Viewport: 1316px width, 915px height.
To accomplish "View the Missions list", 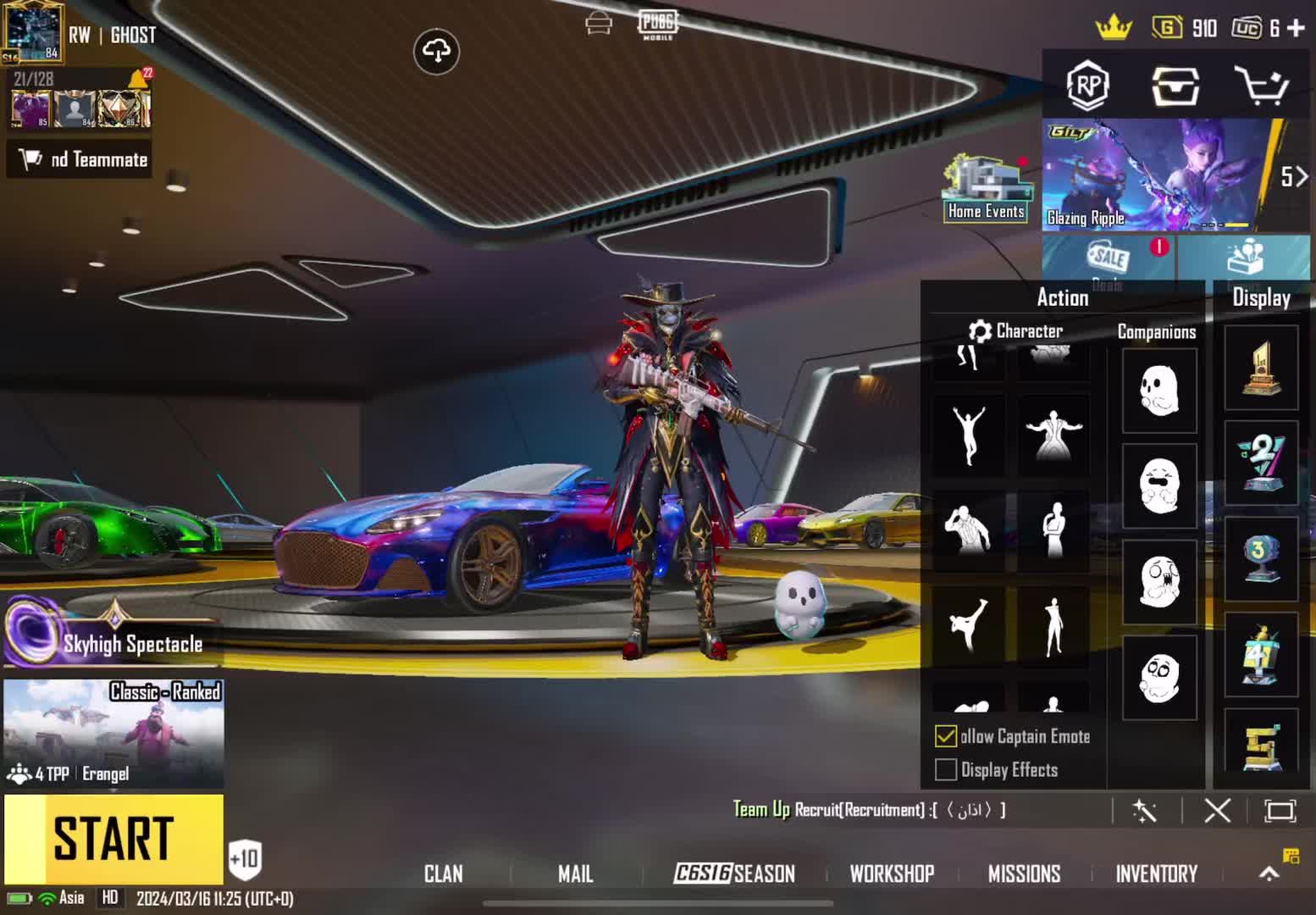I will (x=1024, y=873).
